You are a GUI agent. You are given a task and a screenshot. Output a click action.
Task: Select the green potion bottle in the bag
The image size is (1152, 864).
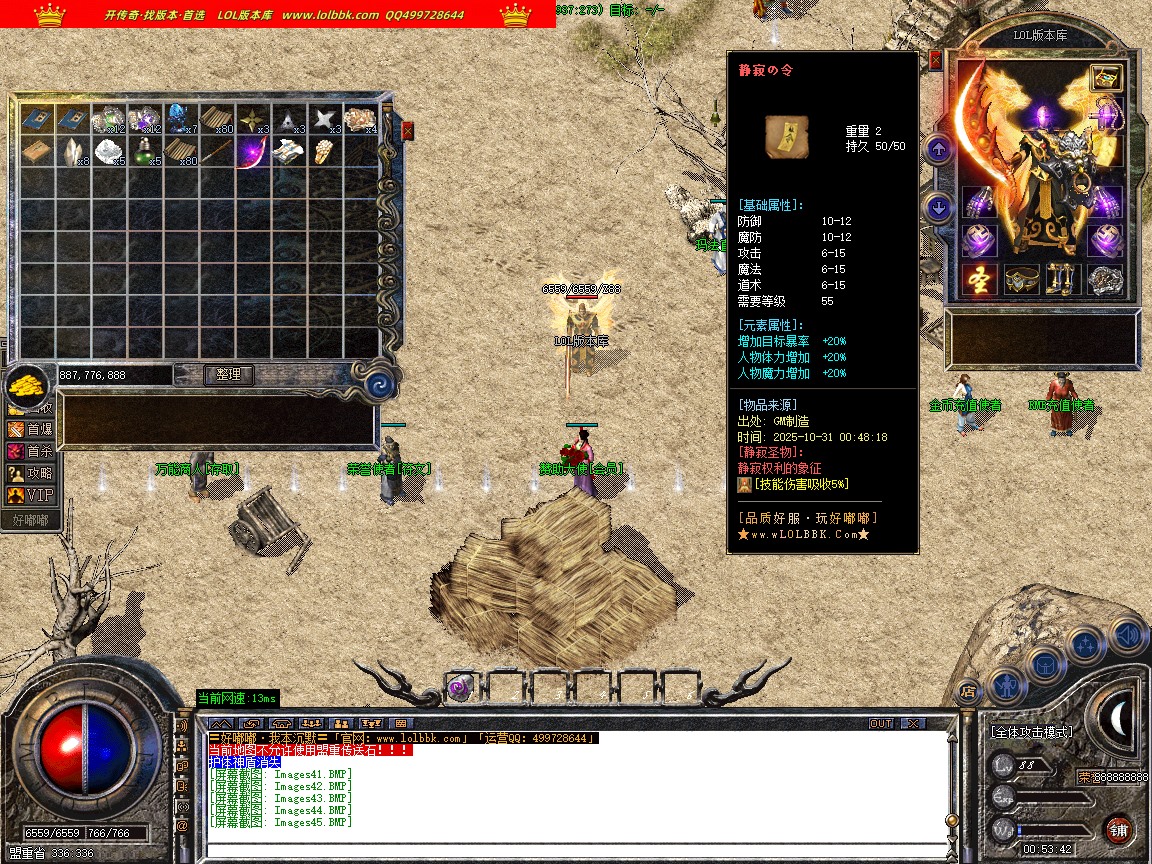145,151
